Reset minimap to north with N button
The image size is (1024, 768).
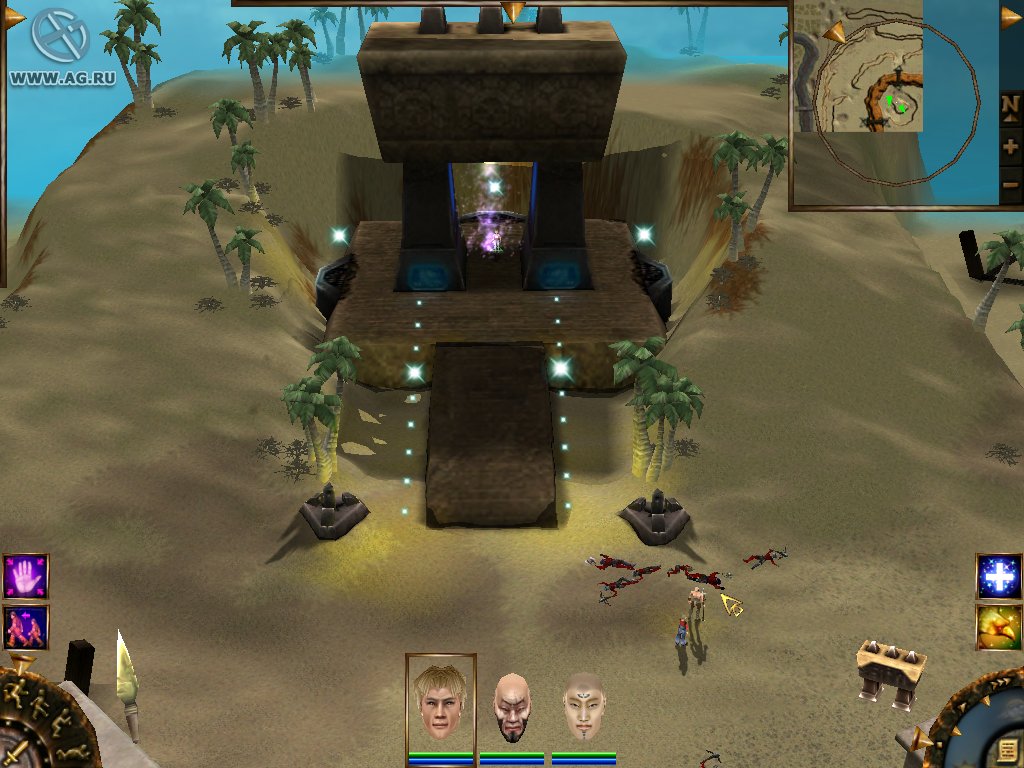[1010, 105]
